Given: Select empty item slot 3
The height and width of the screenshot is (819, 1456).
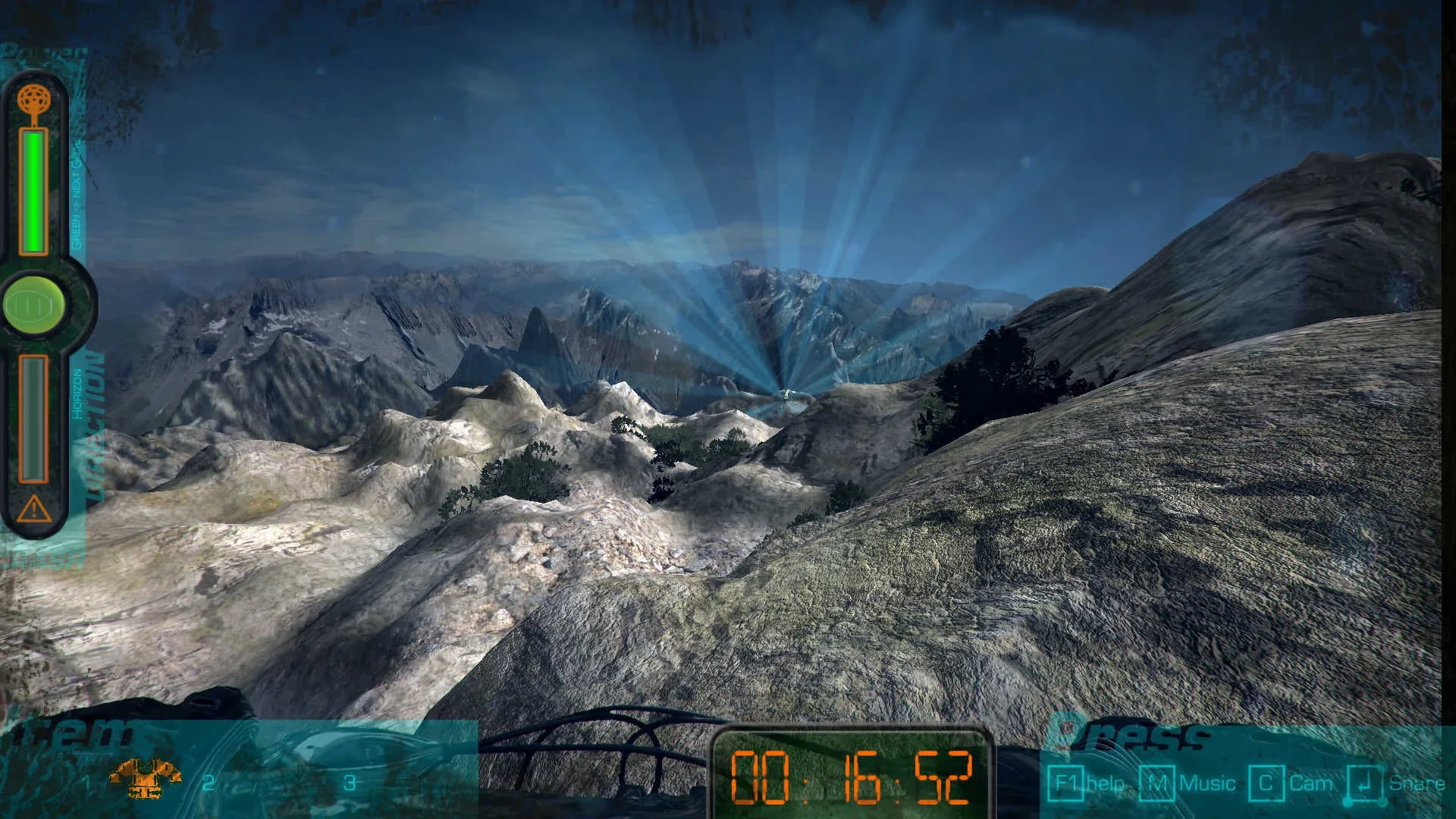Looking at the screenshot, I should (x=351, y=783).
